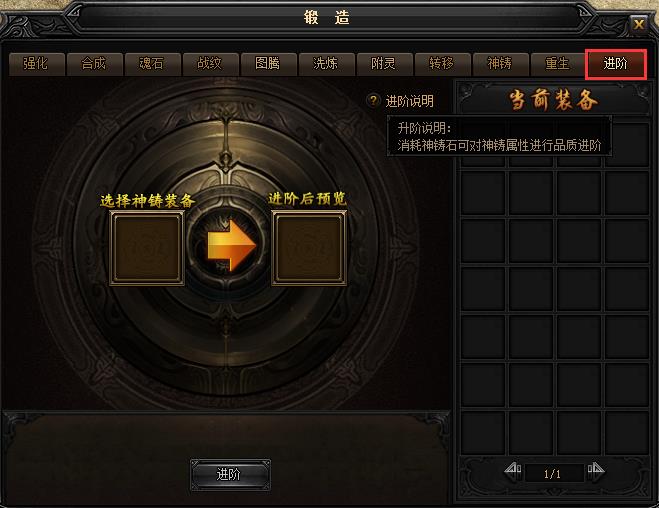Screen dimensions: 659x508
Task: Go to previous equipment page arrow
Action: tap(513, 469)
